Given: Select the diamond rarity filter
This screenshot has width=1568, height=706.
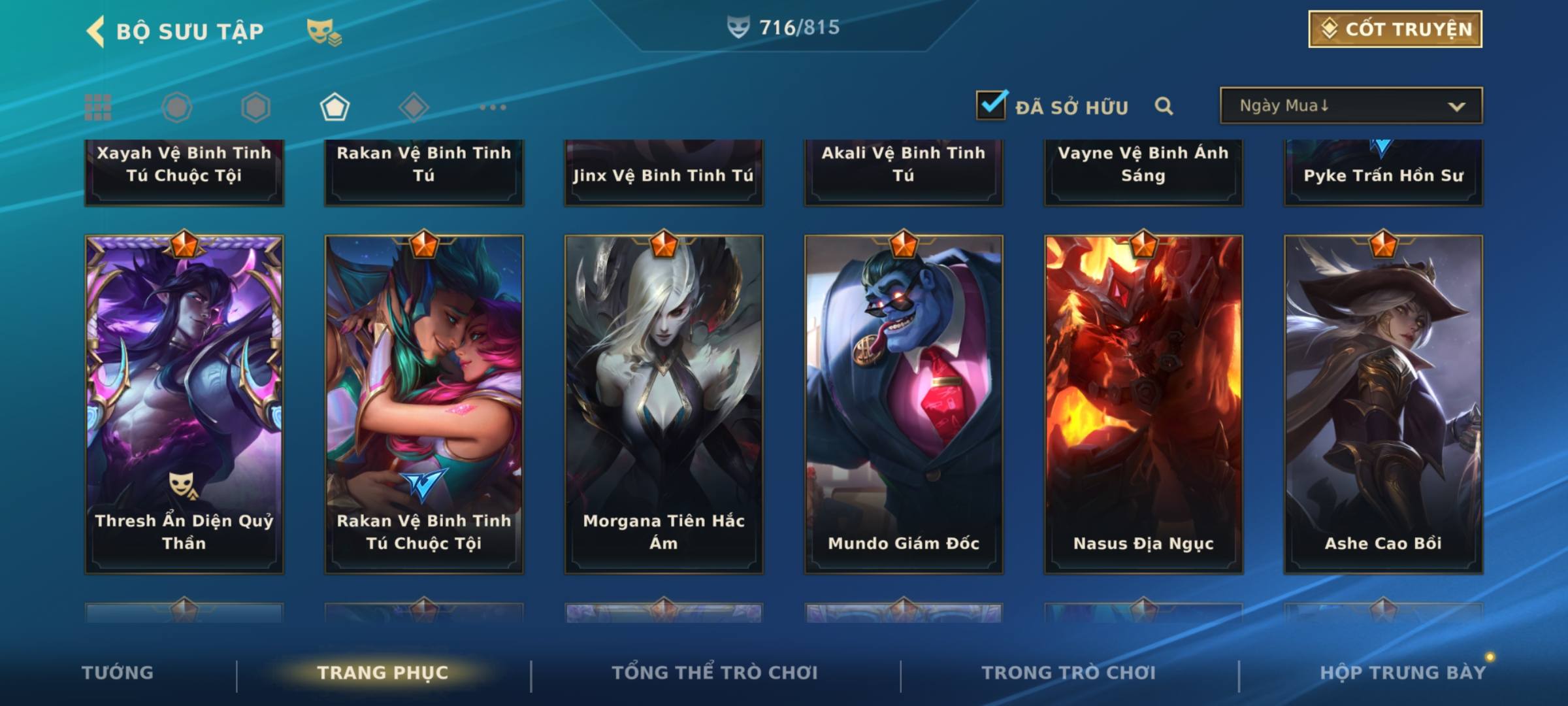Looking at the screenshot, I should click(x=414, y=107).
